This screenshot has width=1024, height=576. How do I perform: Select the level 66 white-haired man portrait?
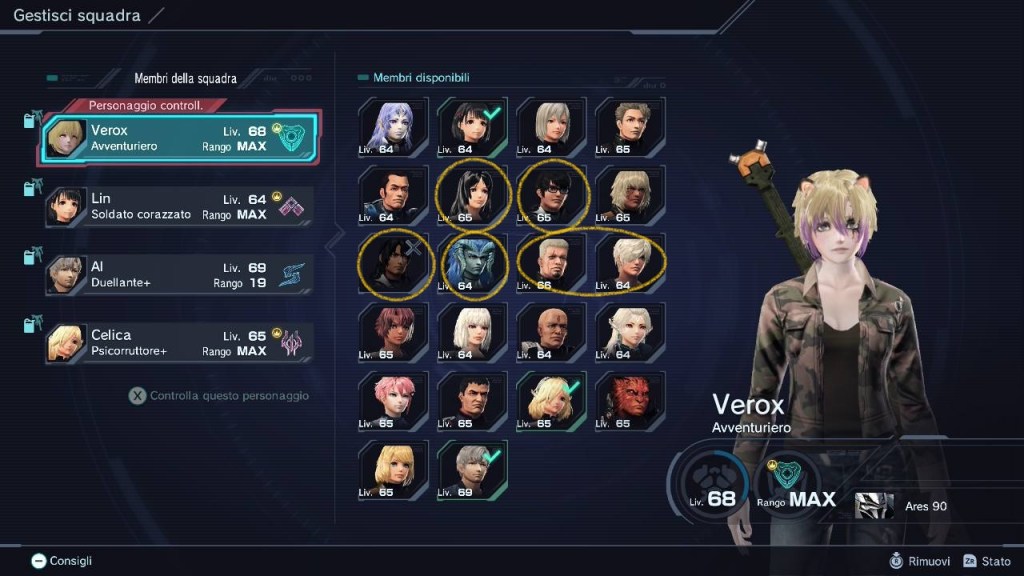[x=551, y=264]
